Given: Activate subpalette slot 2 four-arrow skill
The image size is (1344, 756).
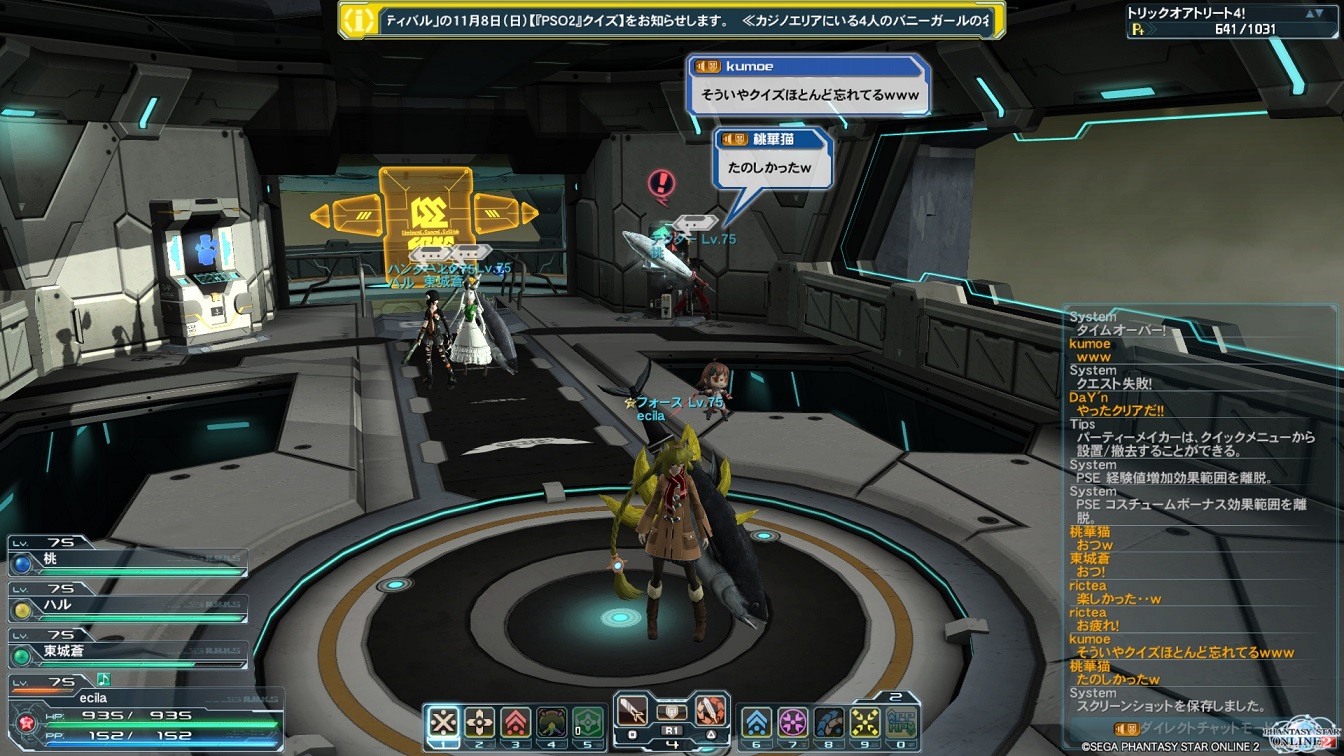Looking at the screenshot, I should (480, 722).
